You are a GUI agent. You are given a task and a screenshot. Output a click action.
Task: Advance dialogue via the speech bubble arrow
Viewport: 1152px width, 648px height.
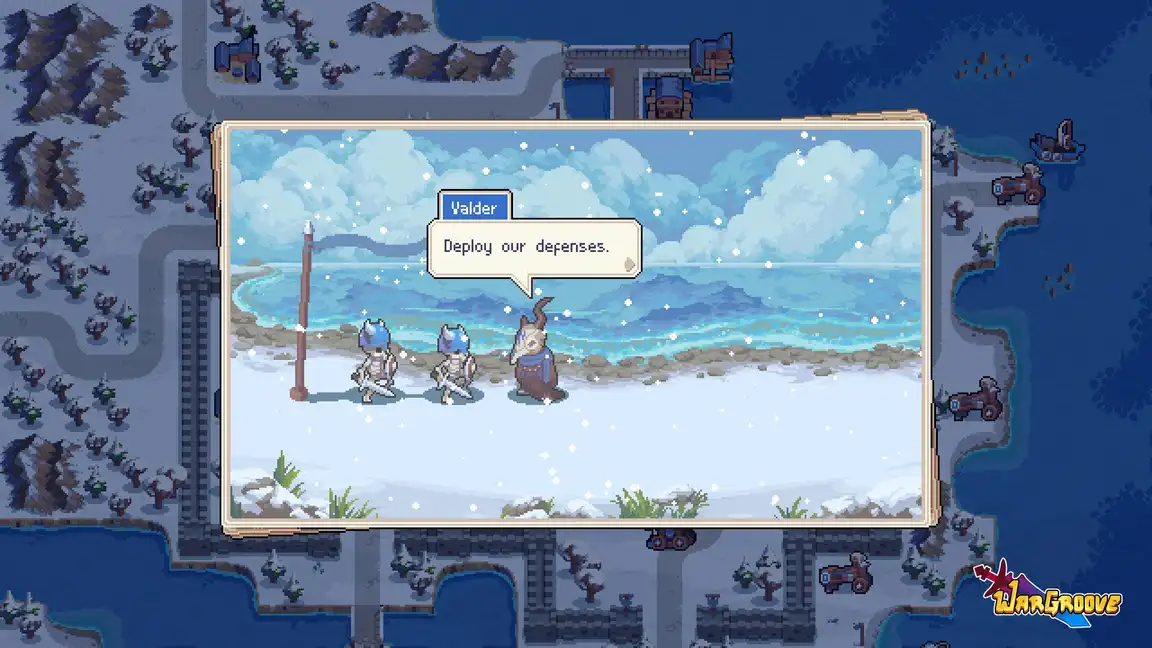point(629,265)
